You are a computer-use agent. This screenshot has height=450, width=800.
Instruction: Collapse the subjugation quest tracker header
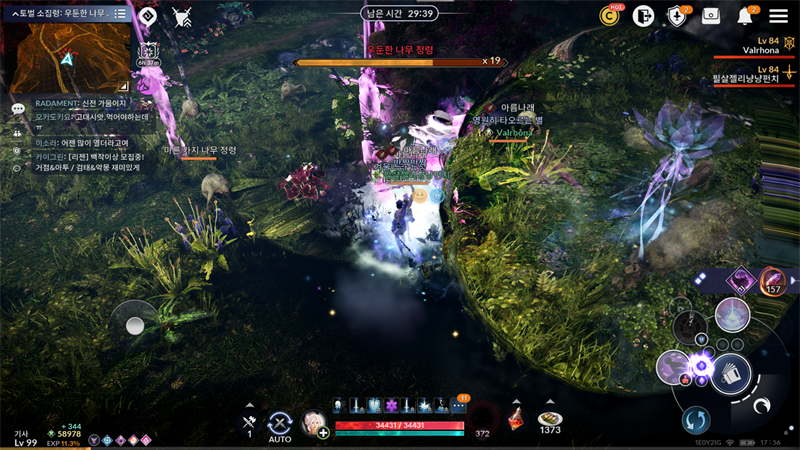tap(14, 14)
